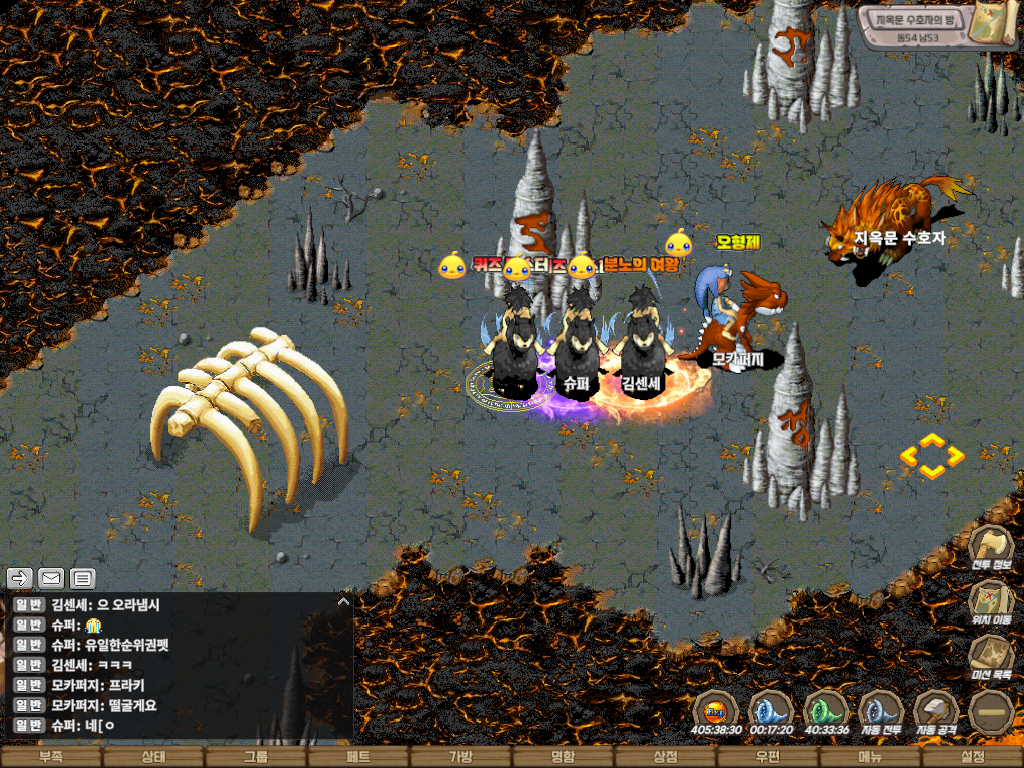Collapse the shortcut icons with the minus button

(x=991, y=711)
